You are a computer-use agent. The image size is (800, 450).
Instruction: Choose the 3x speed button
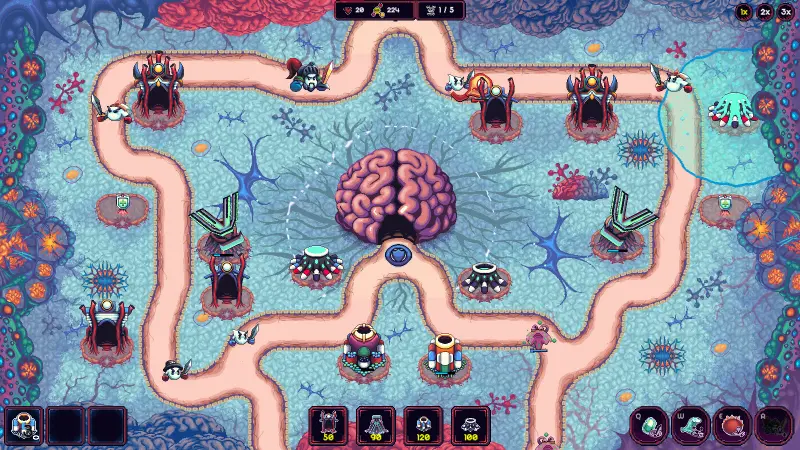tap(786, 12)
